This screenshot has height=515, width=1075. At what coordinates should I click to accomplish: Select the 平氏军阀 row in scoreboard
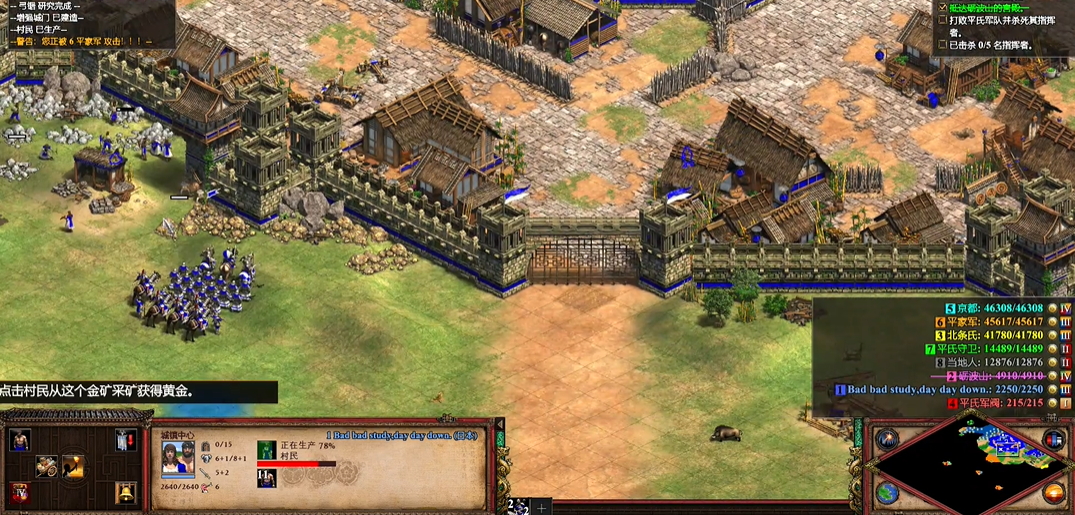1000,403
